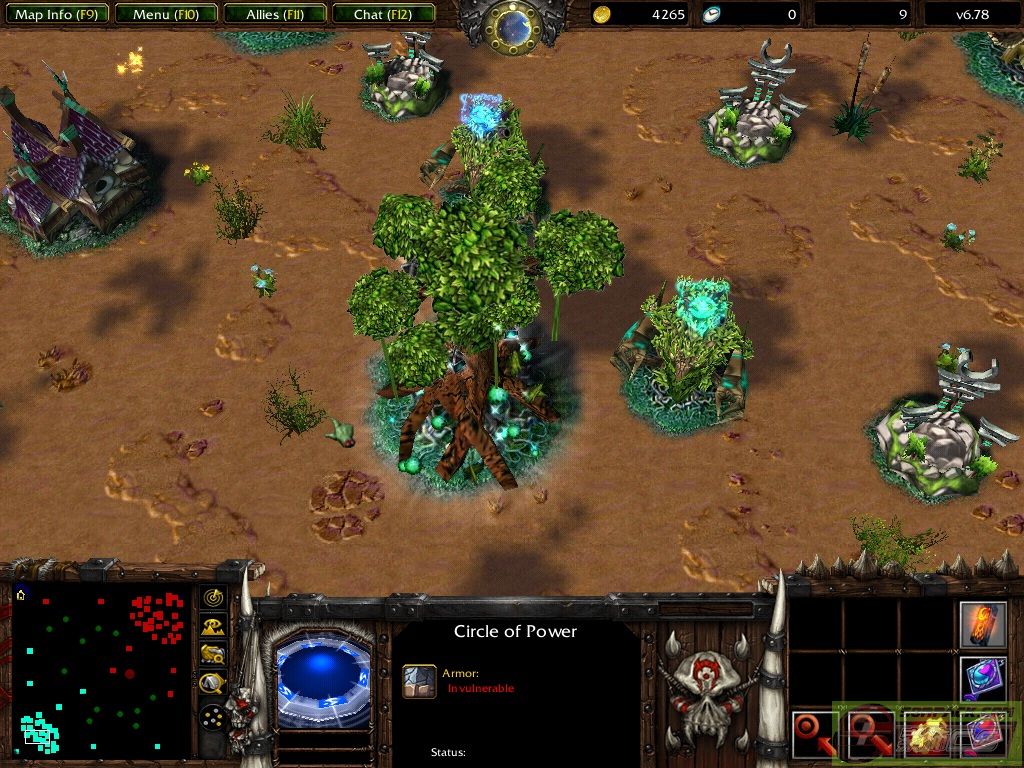Select the flaming scroll icon
The image size is (1024, 768).
pos(982,624)
